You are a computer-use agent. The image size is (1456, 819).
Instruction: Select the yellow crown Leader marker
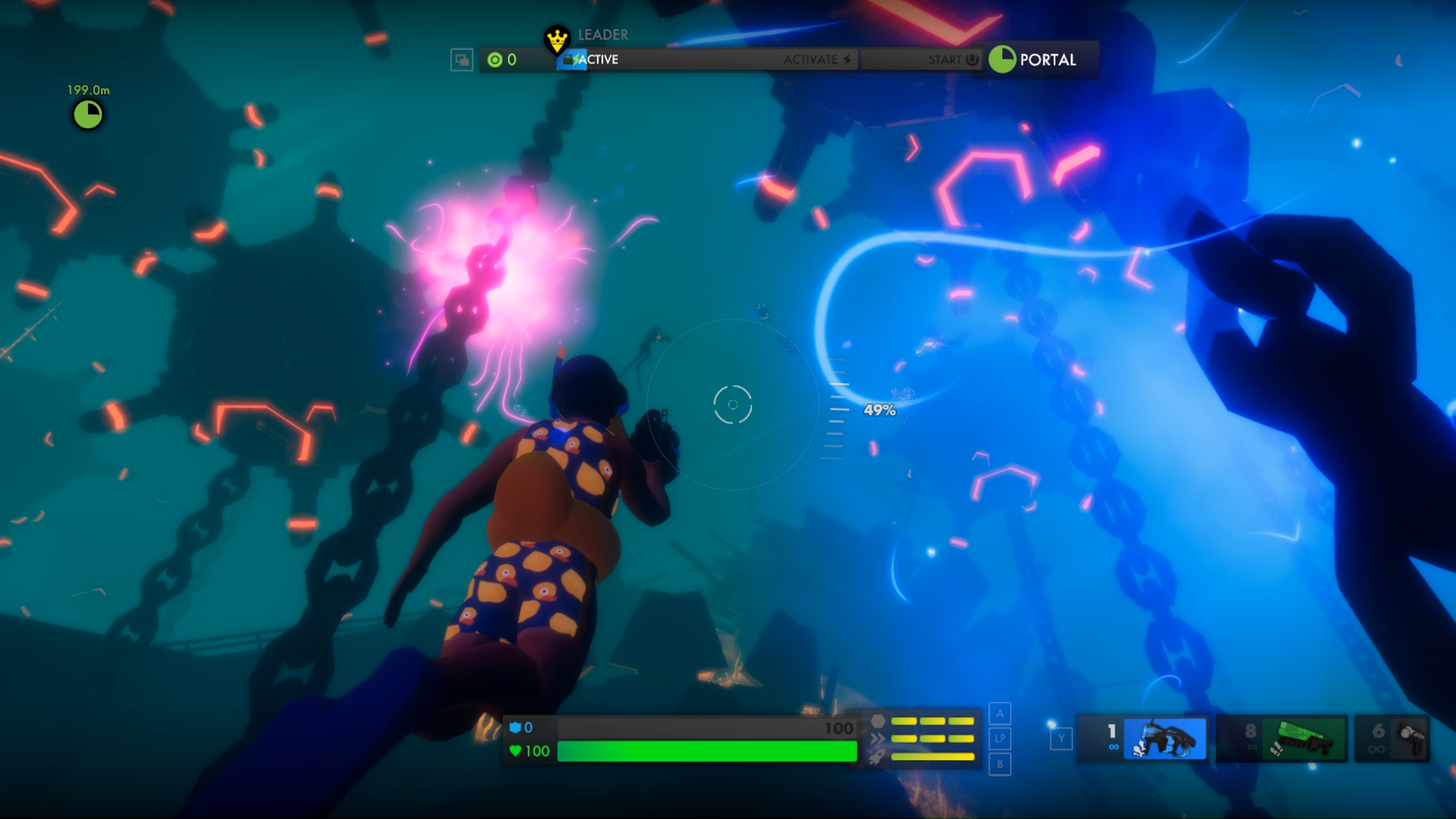click(557, 38)
